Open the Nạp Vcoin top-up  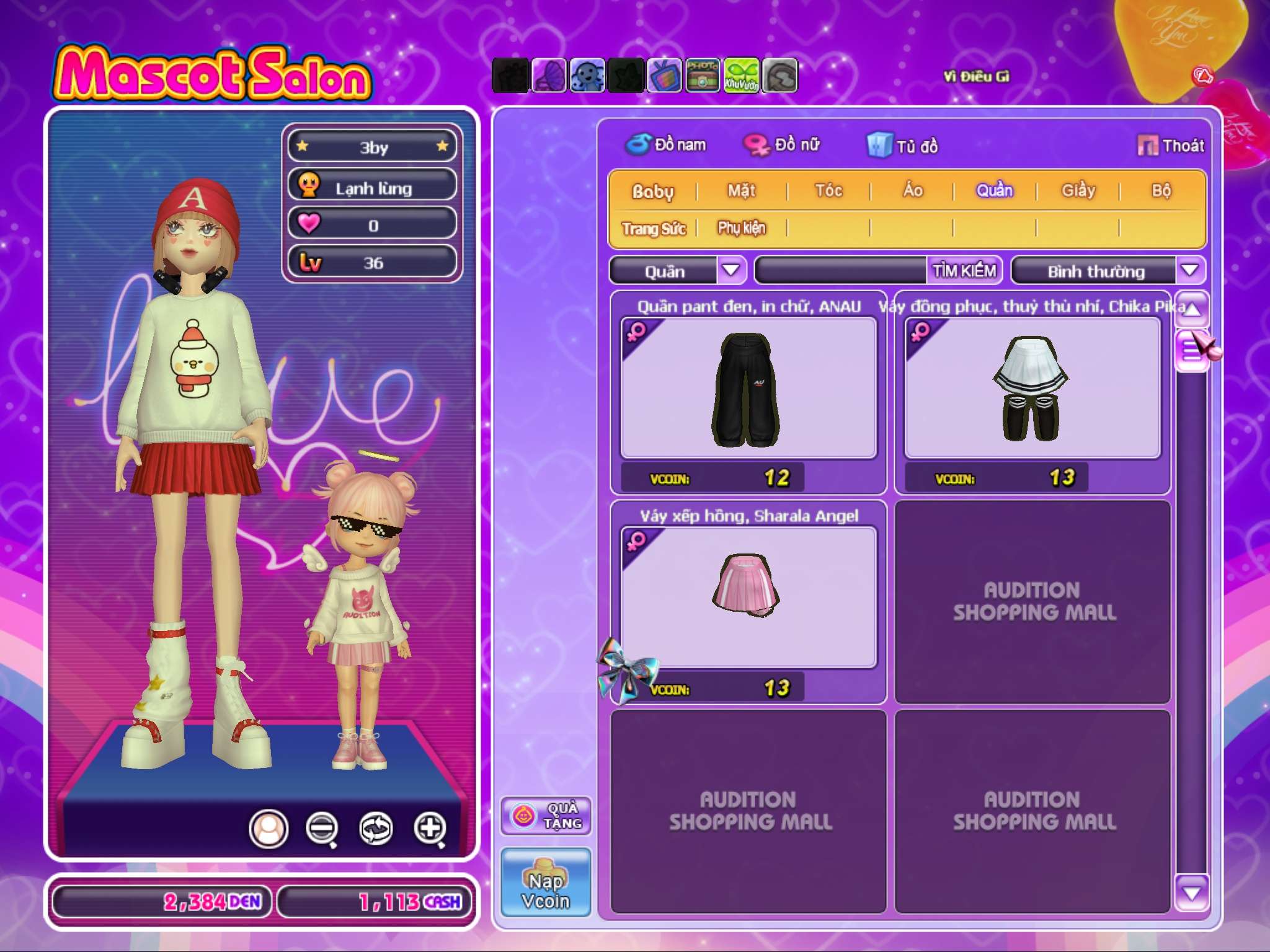pos(546,882)
